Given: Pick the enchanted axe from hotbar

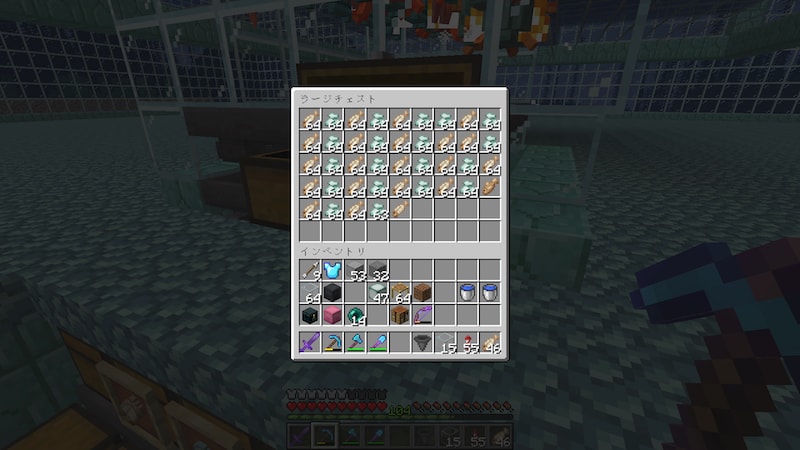Looking at the screenshot, I should coord(355,344).
